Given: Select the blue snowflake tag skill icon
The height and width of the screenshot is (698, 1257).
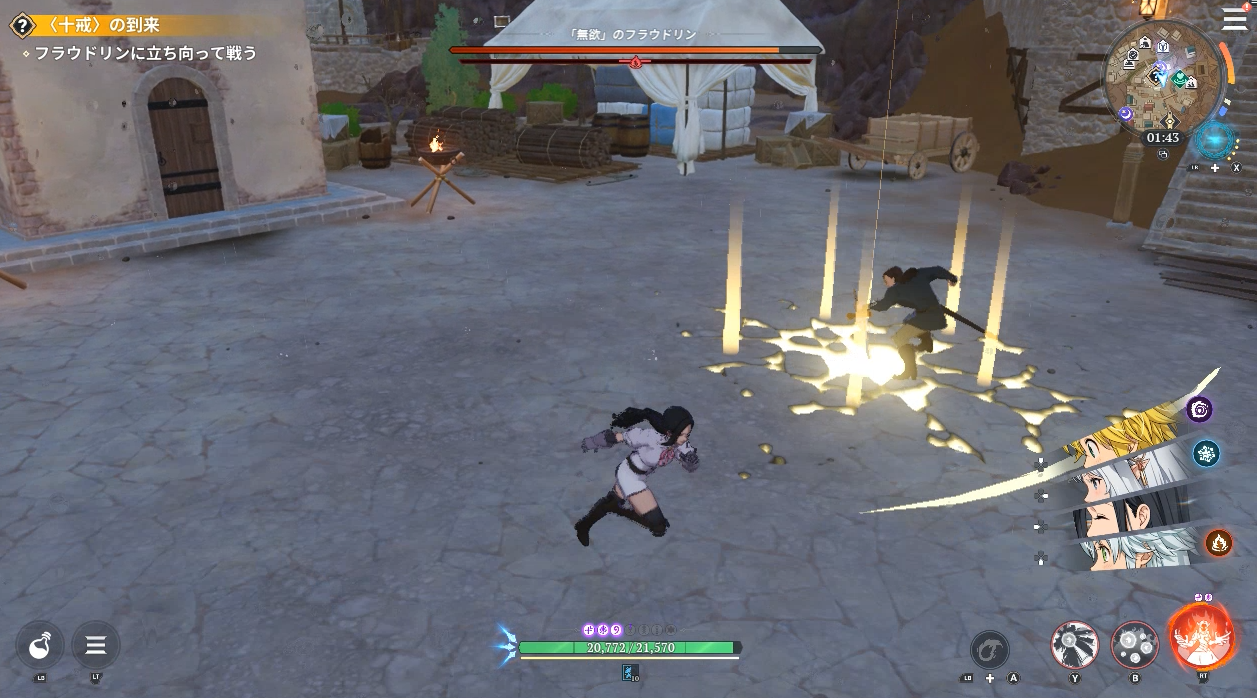Looking at the screenshot, I should (1206, 453).
